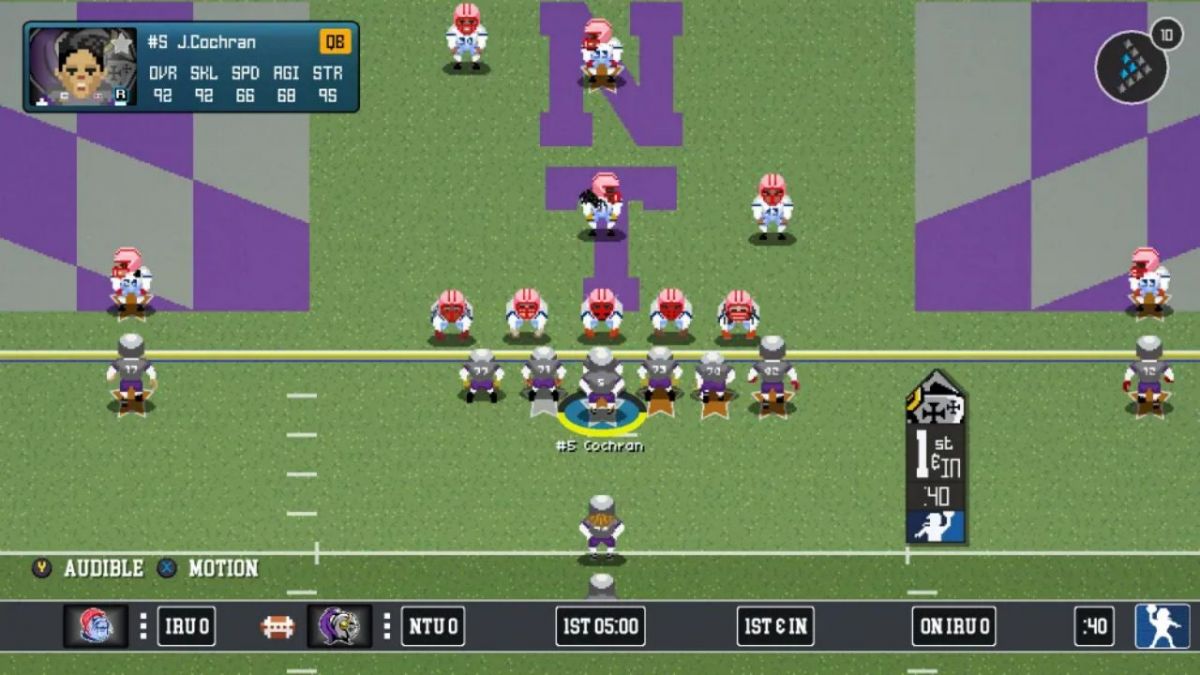Select the blue quarterback pass play icon on the scoreboard

pyautogui.click(x=1162, y=626)
